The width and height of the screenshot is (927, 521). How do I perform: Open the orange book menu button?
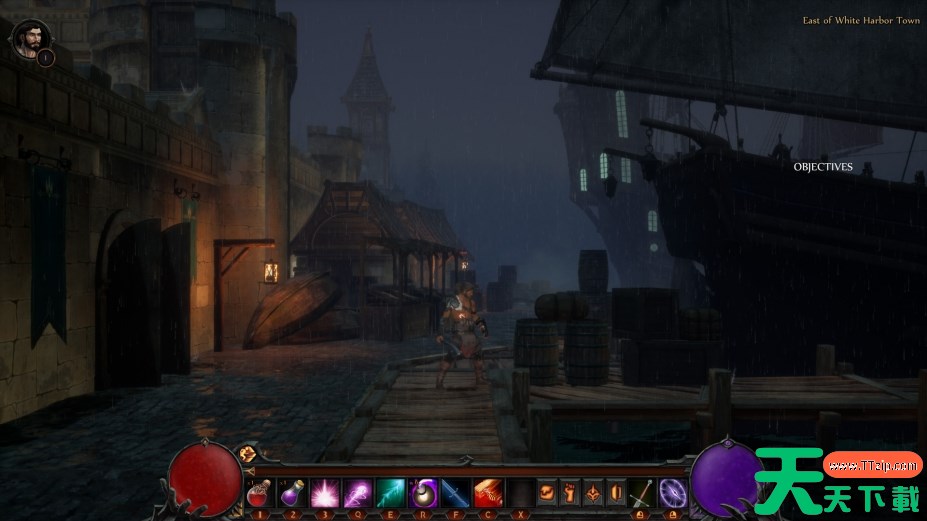[x=616, y=493]
